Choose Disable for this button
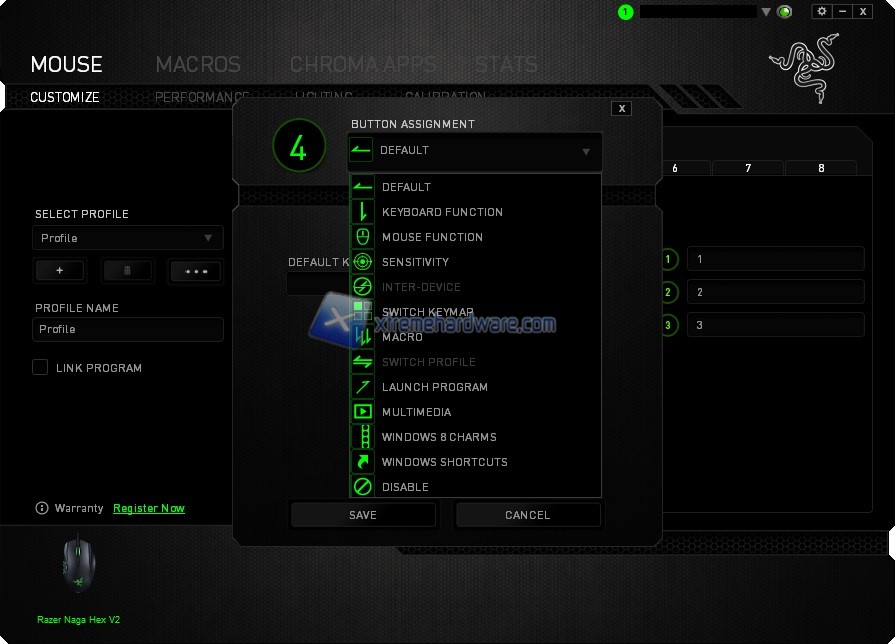This screenshot has height=644, width=895. 405,487
